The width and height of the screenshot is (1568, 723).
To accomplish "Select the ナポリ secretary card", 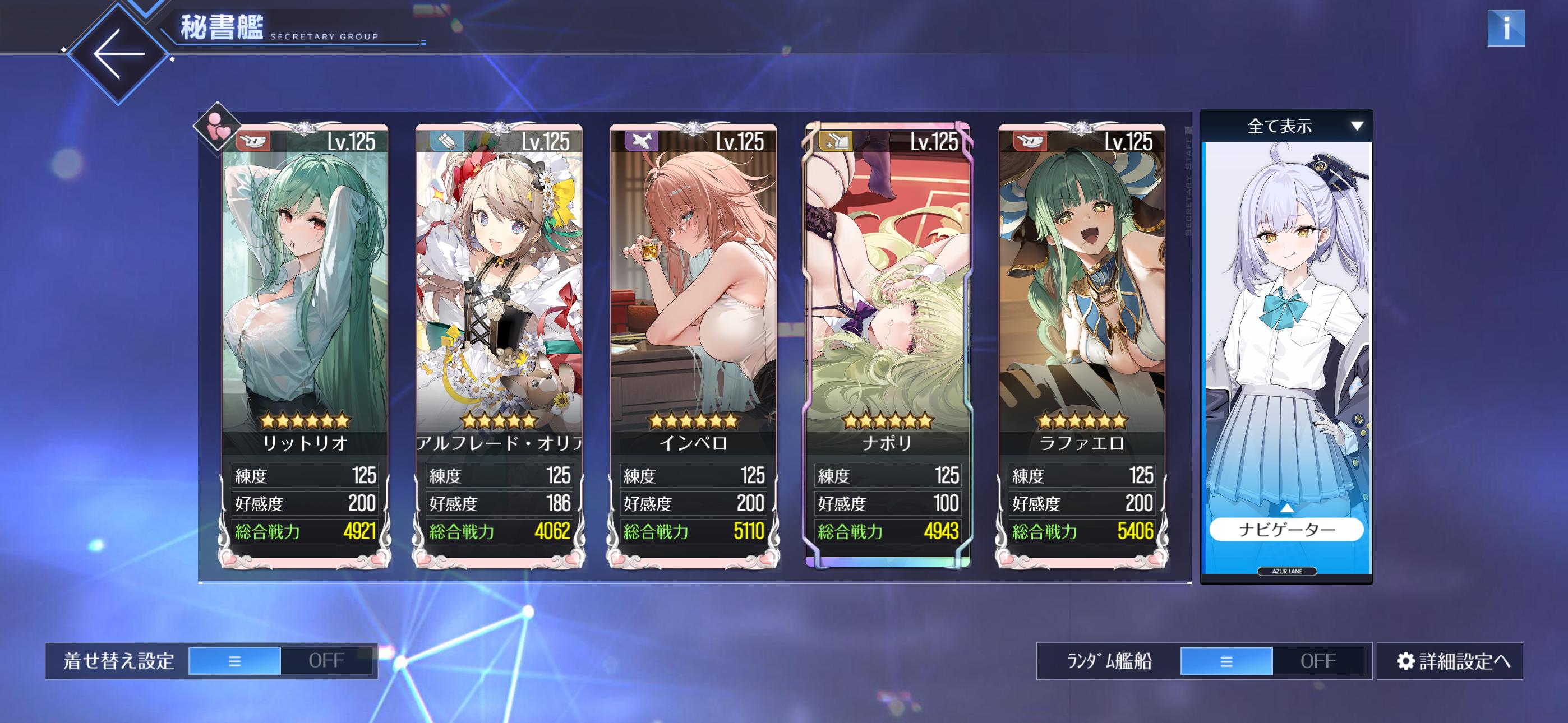I will pos(888,304).
